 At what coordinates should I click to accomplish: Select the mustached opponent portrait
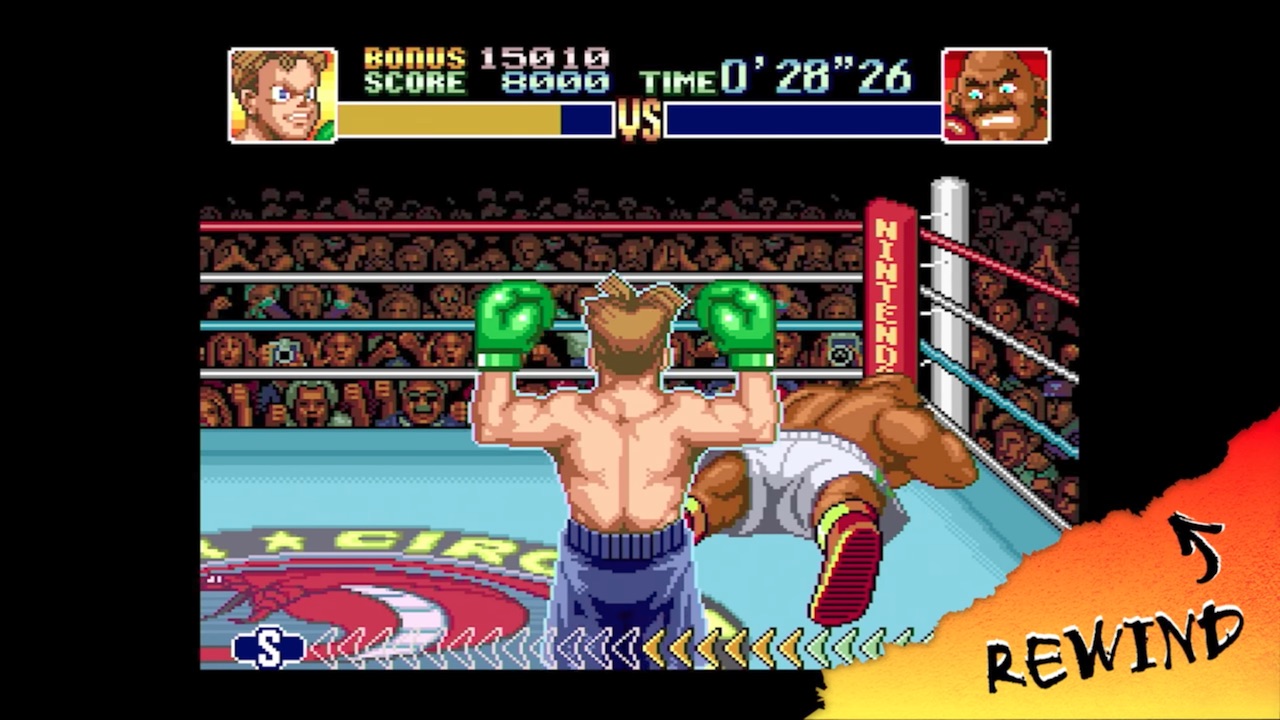point(995,96)
